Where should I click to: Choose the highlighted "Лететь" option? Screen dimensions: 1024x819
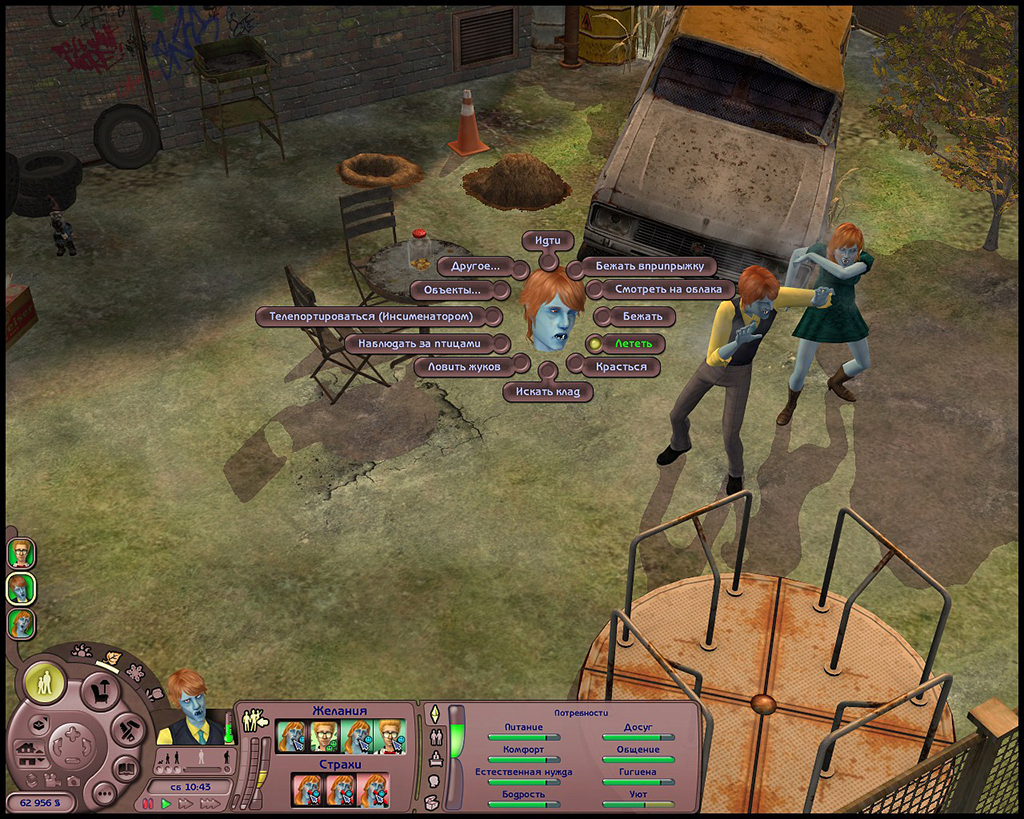point(632,344)
